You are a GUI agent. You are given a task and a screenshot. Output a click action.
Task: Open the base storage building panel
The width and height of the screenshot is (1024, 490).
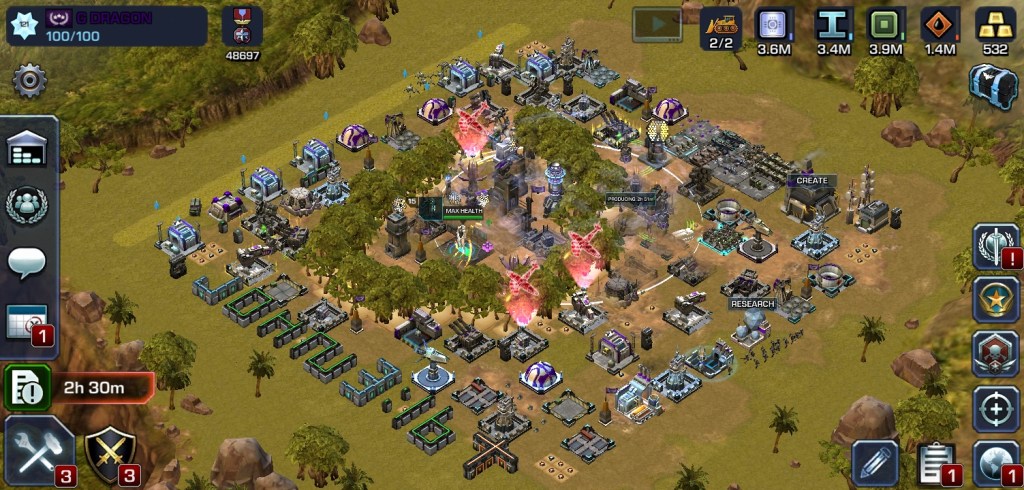(28, 150)
